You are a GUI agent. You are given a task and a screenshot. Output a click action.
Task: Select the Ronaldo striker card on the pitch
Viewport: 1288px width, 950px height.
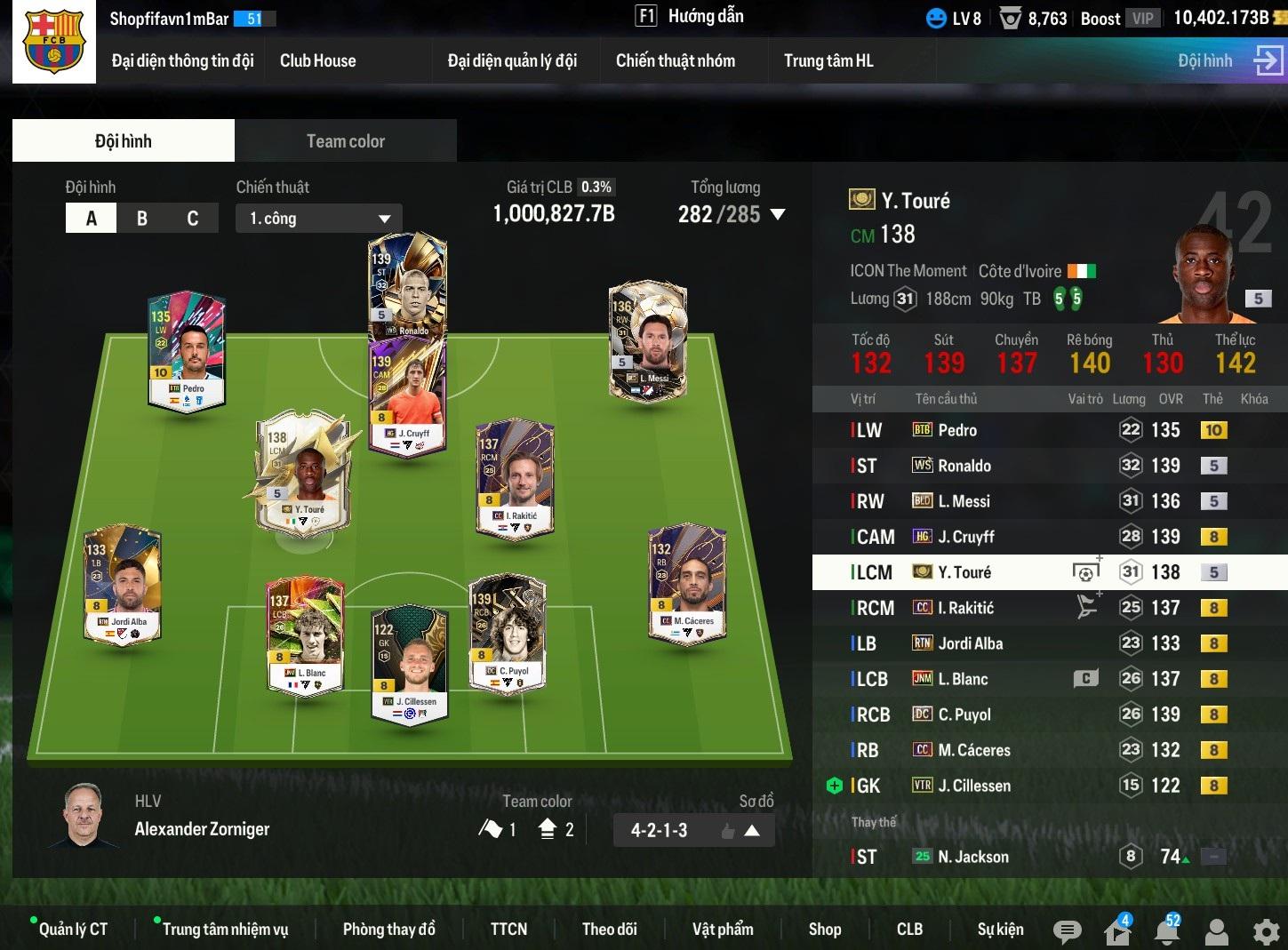(407, 287)
